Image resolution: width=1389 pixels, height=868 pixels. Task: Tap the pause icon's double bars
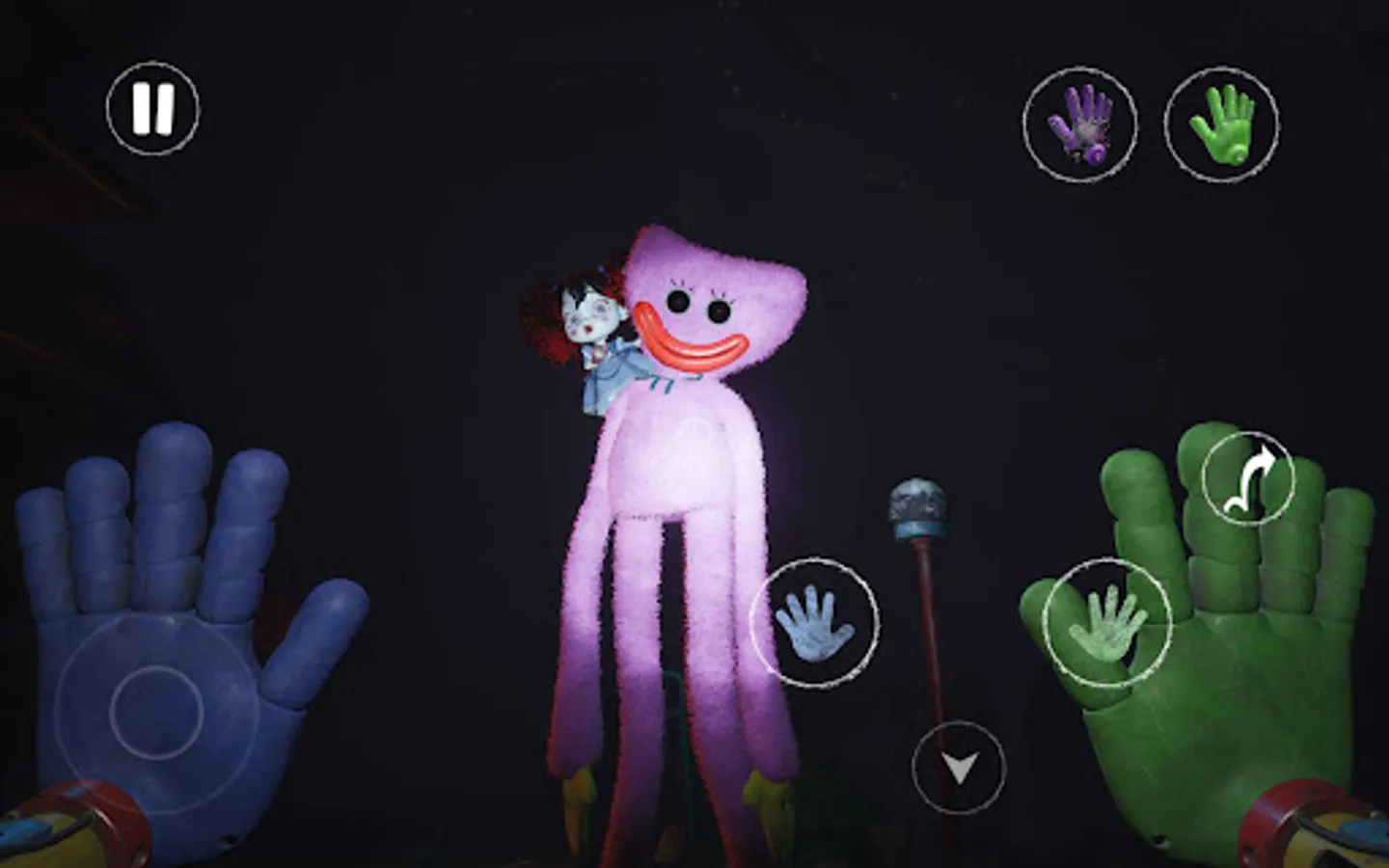[x=152, y=106]
